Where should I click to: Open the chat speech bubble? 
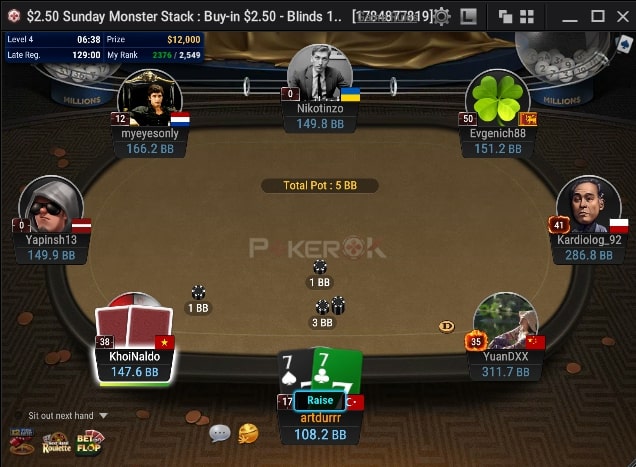coord(220,433)
